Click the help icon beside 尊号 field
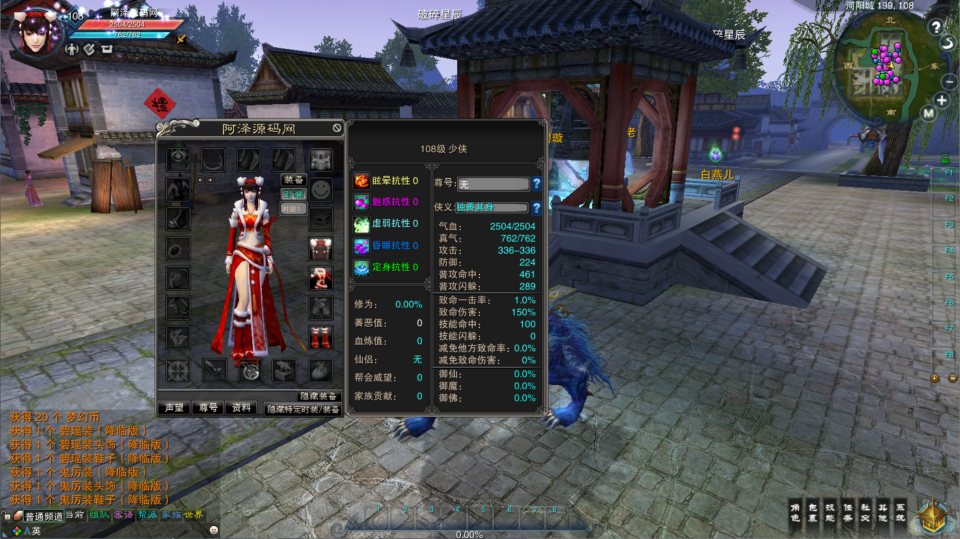 pos(536,184)
